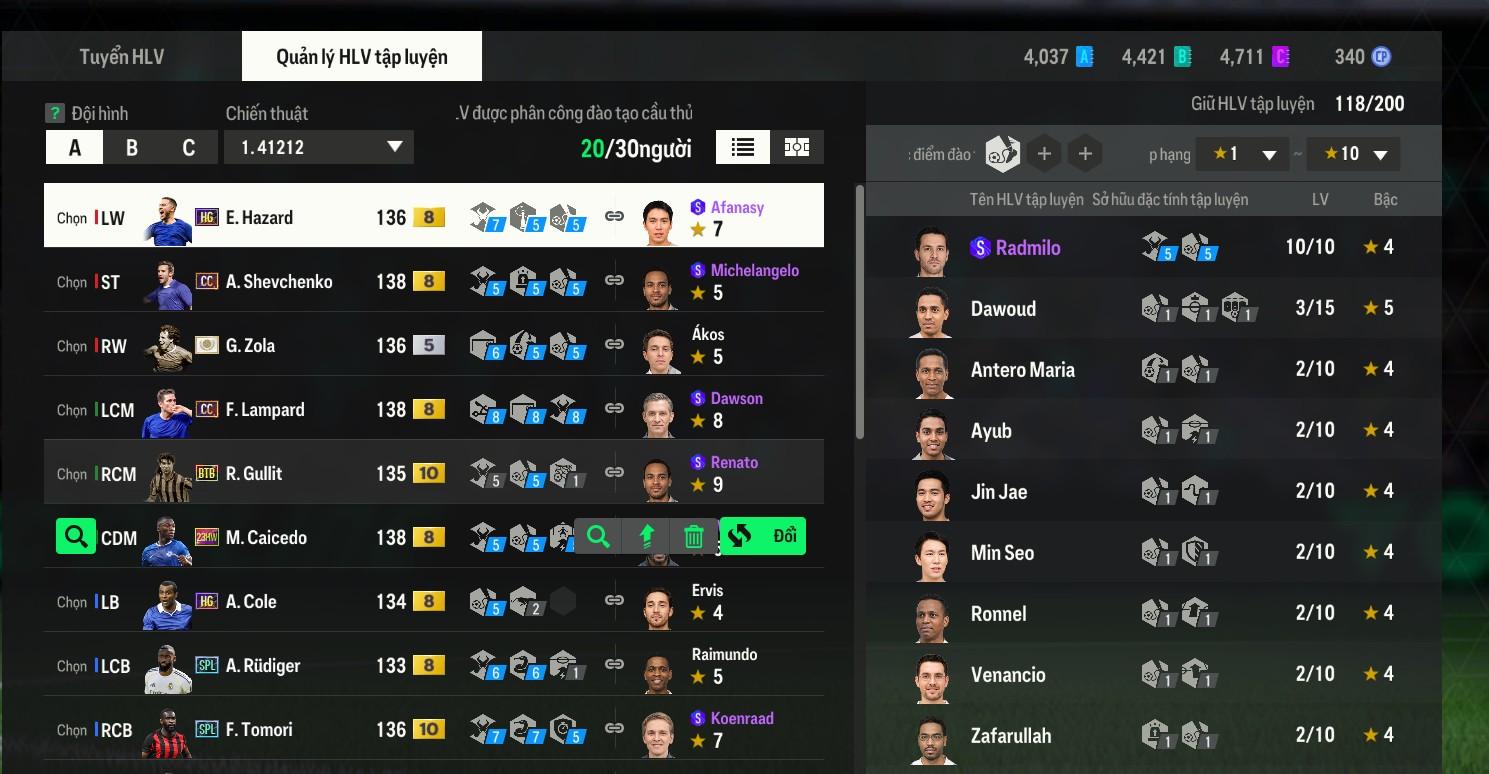The image size is (1489, 774).
Task: Choose coach Dawoud in the trainer list
Action: [1003, 309]
